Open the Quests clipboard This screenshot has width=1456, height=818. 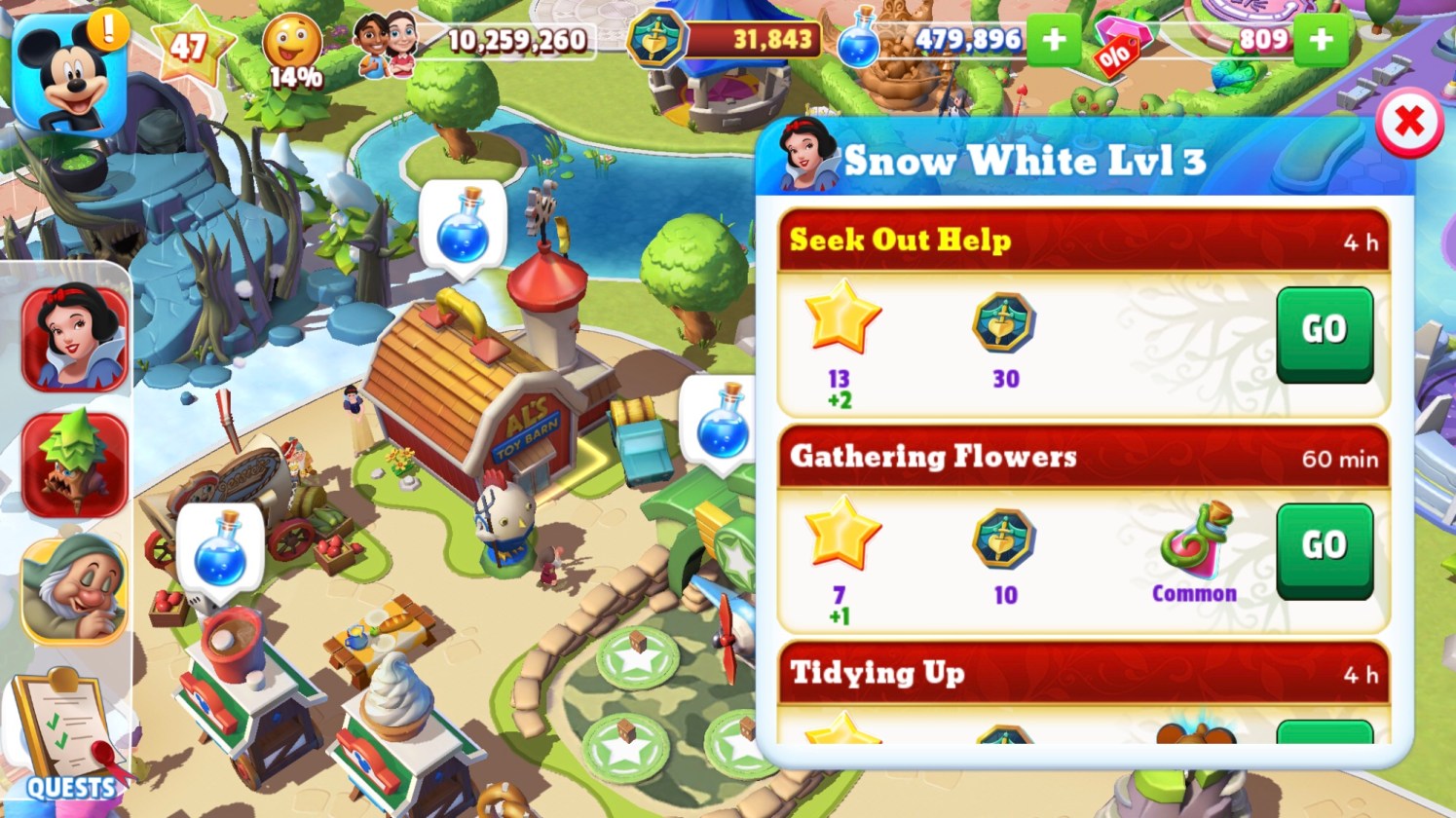[67, 737]
